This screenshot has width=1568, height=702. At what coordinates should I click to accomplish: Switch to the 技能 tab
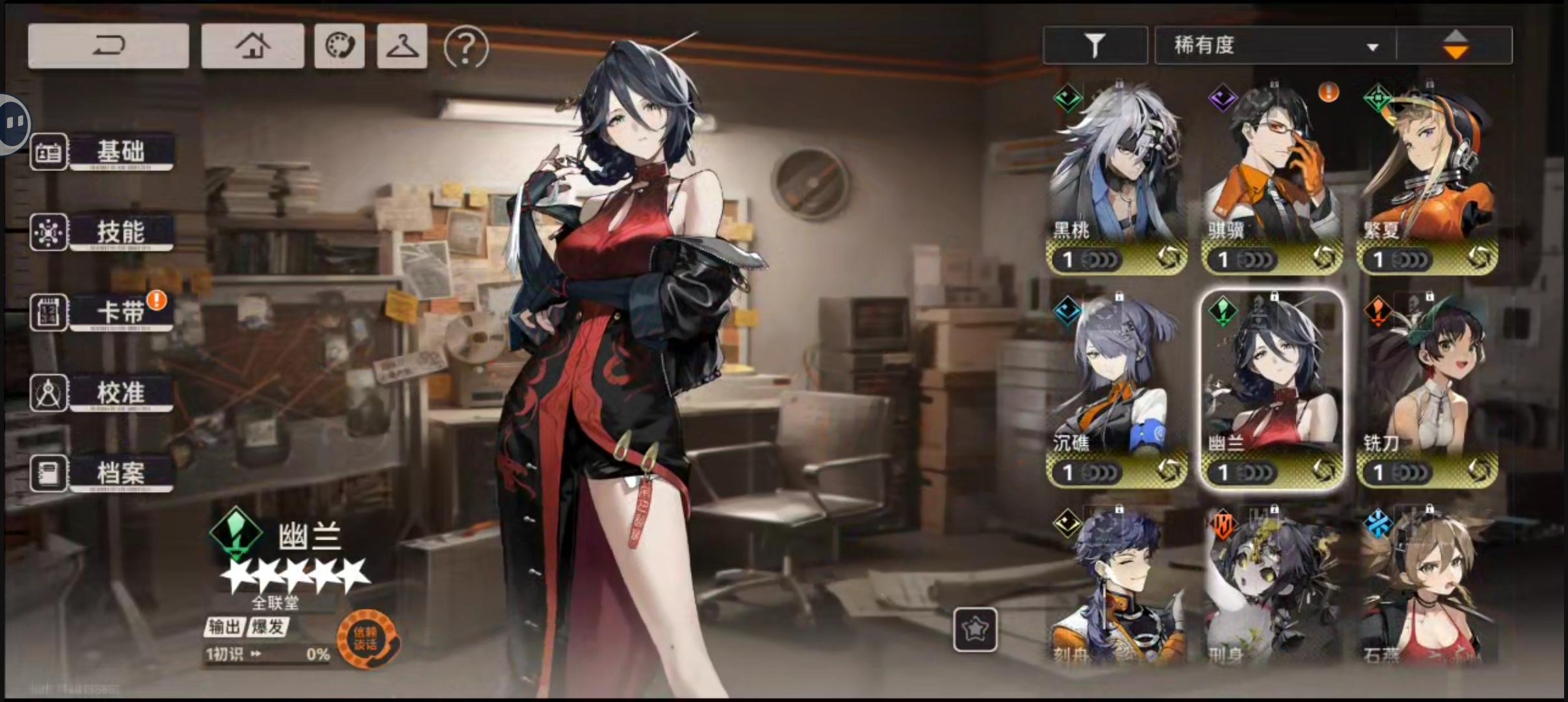122,232
